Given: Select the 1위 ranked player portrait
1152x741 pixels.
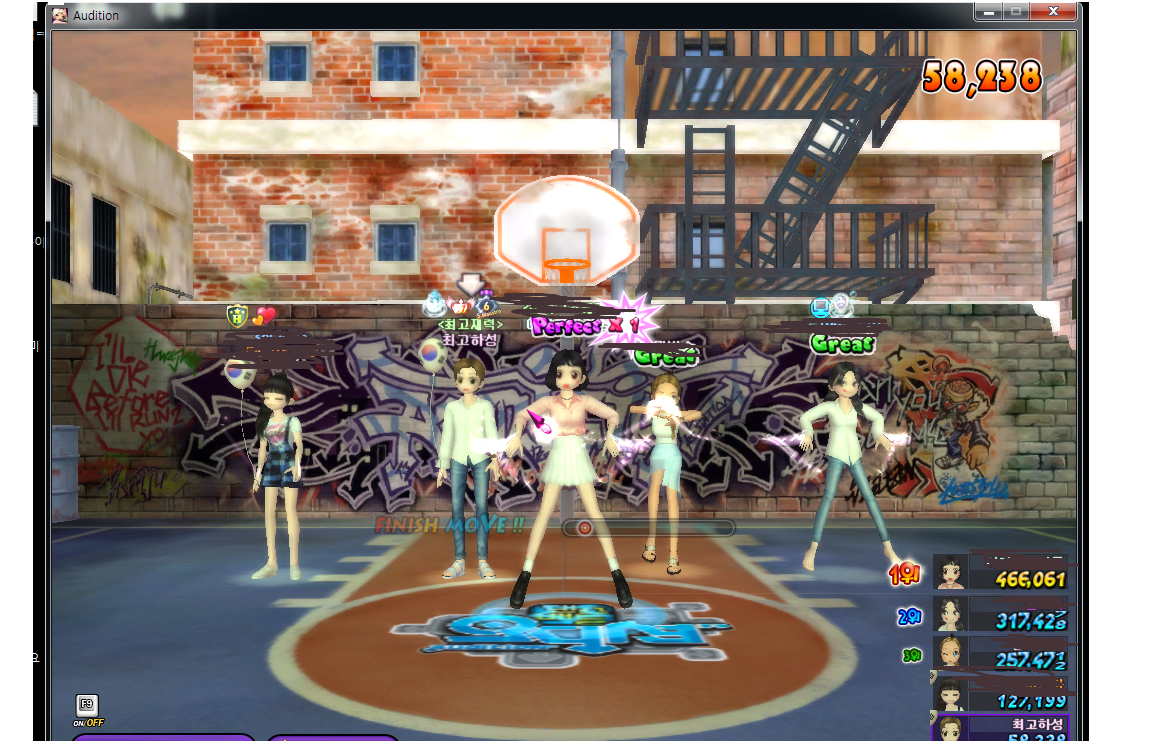Looking at the screenshot, I should click(x=949, y=573).
